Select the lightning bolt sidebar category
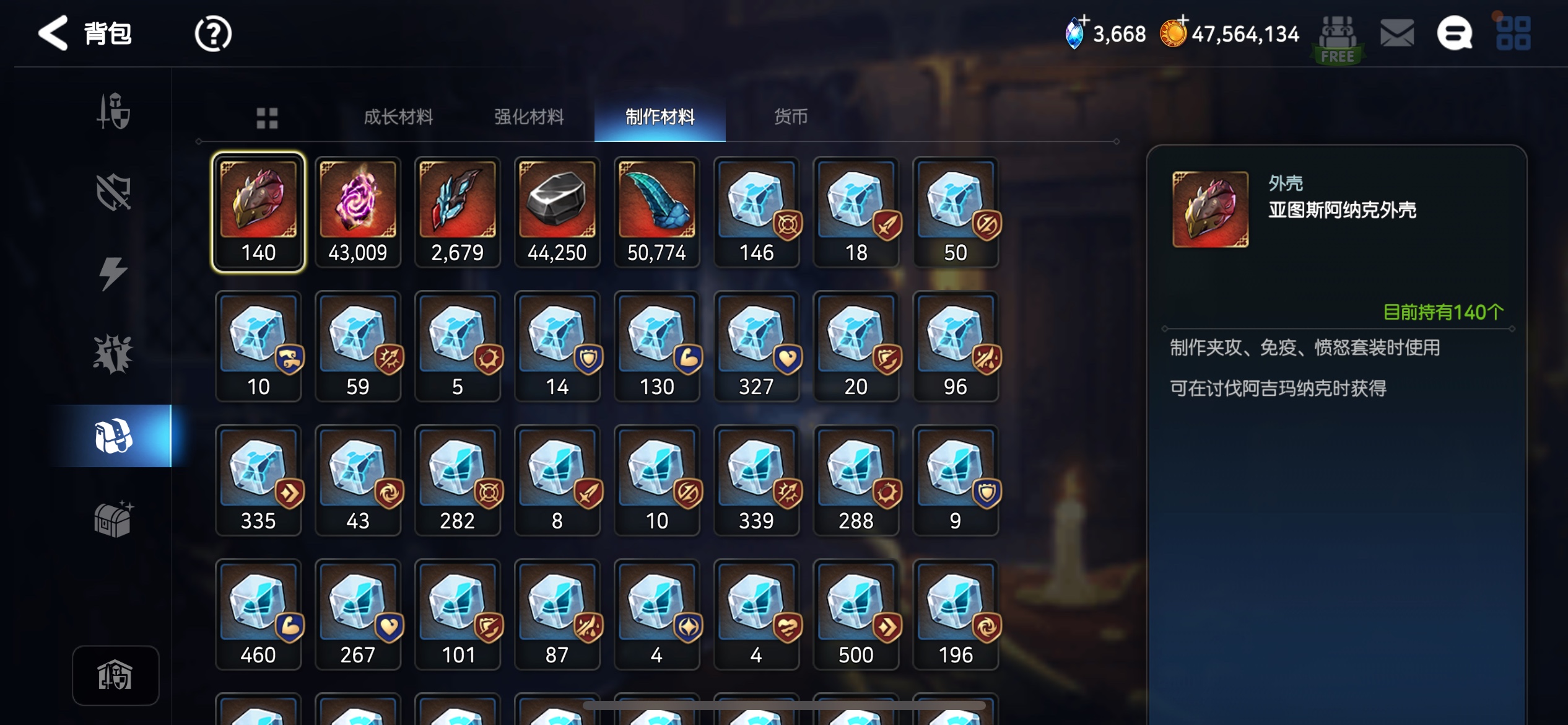 pos(113,273)
